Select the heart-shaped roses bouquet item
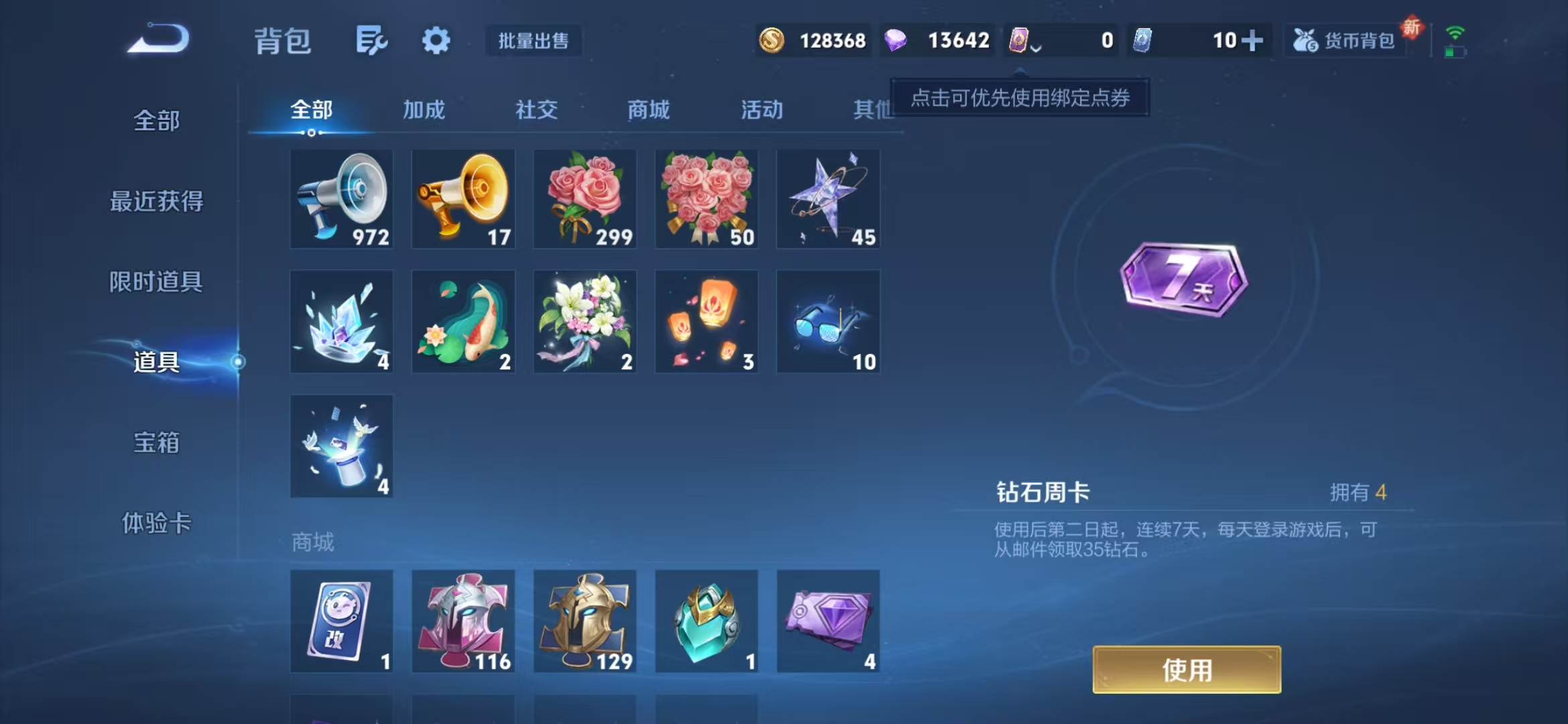 pos(707,198)
